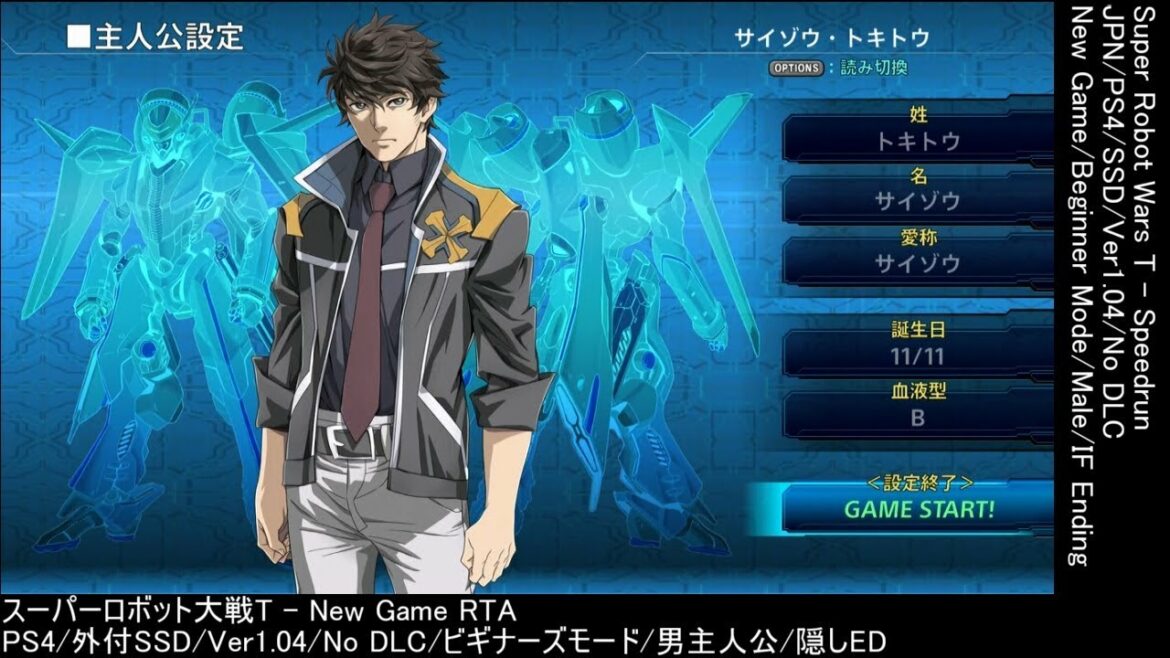Change the 誕生日 birthday 11/11 field
1170x658 pixels.
pos(917,357)
